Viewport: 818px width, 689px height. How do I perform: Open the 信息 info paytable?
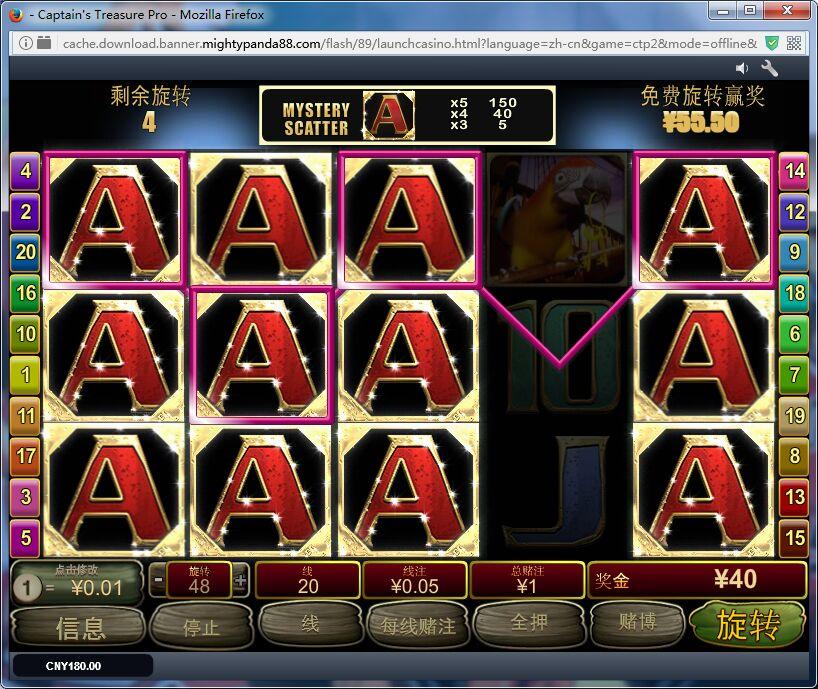[x=80, y=627]
